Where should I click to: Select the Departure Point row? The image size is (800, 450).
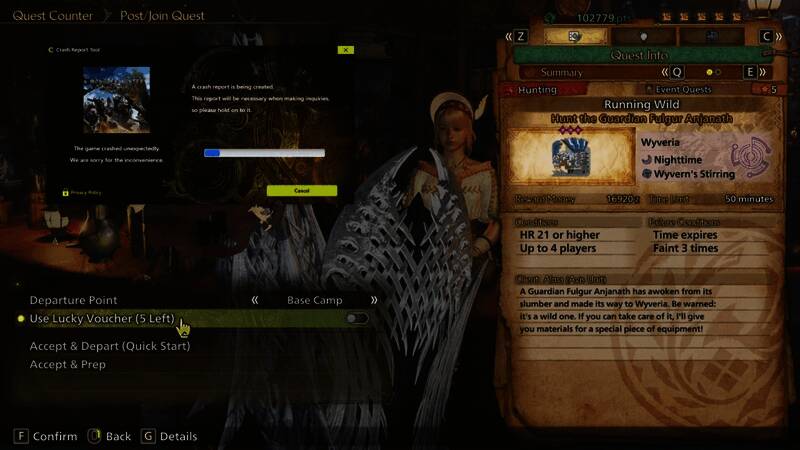(74, 300)
